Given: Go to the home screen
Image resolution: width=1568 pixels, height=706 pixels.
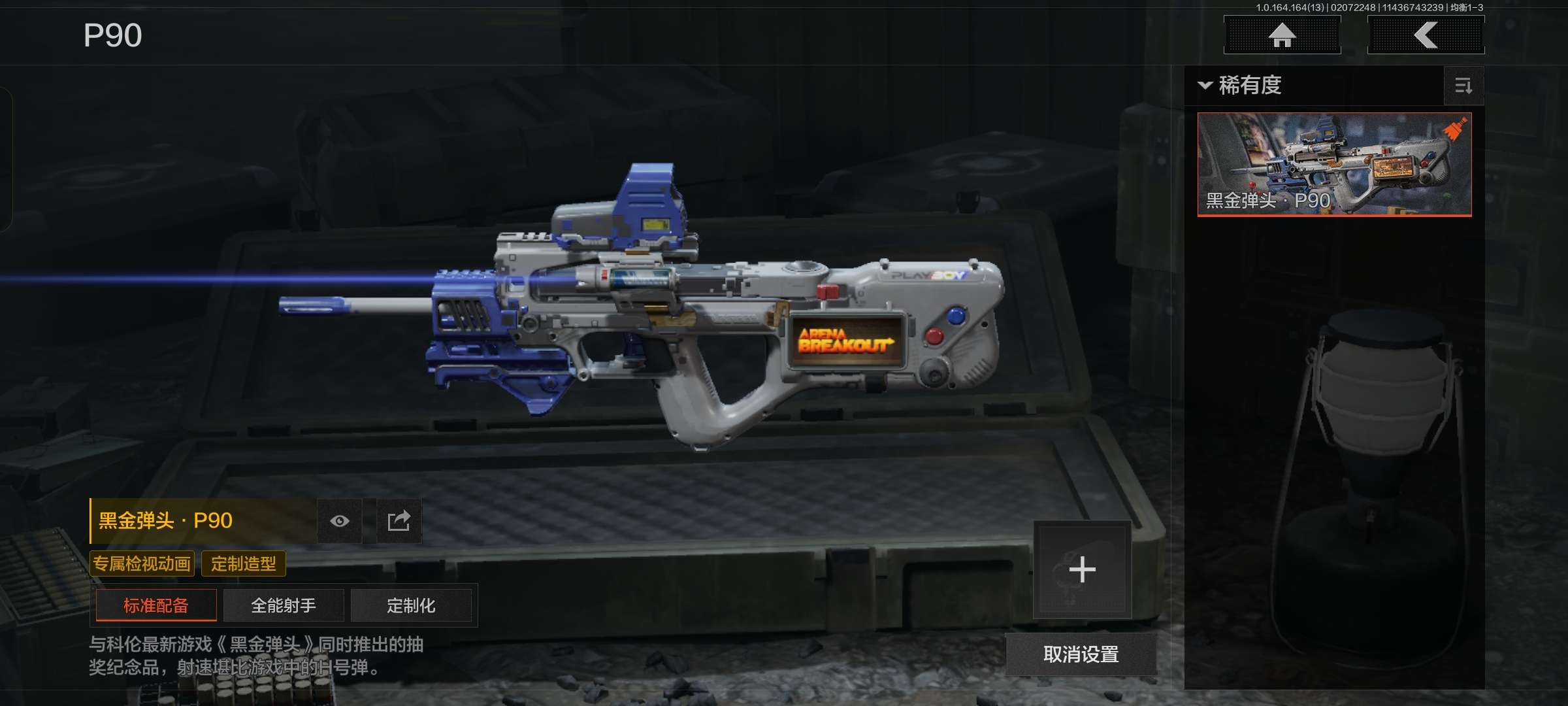Looking at the screenshot, I should coord(1282,35).
